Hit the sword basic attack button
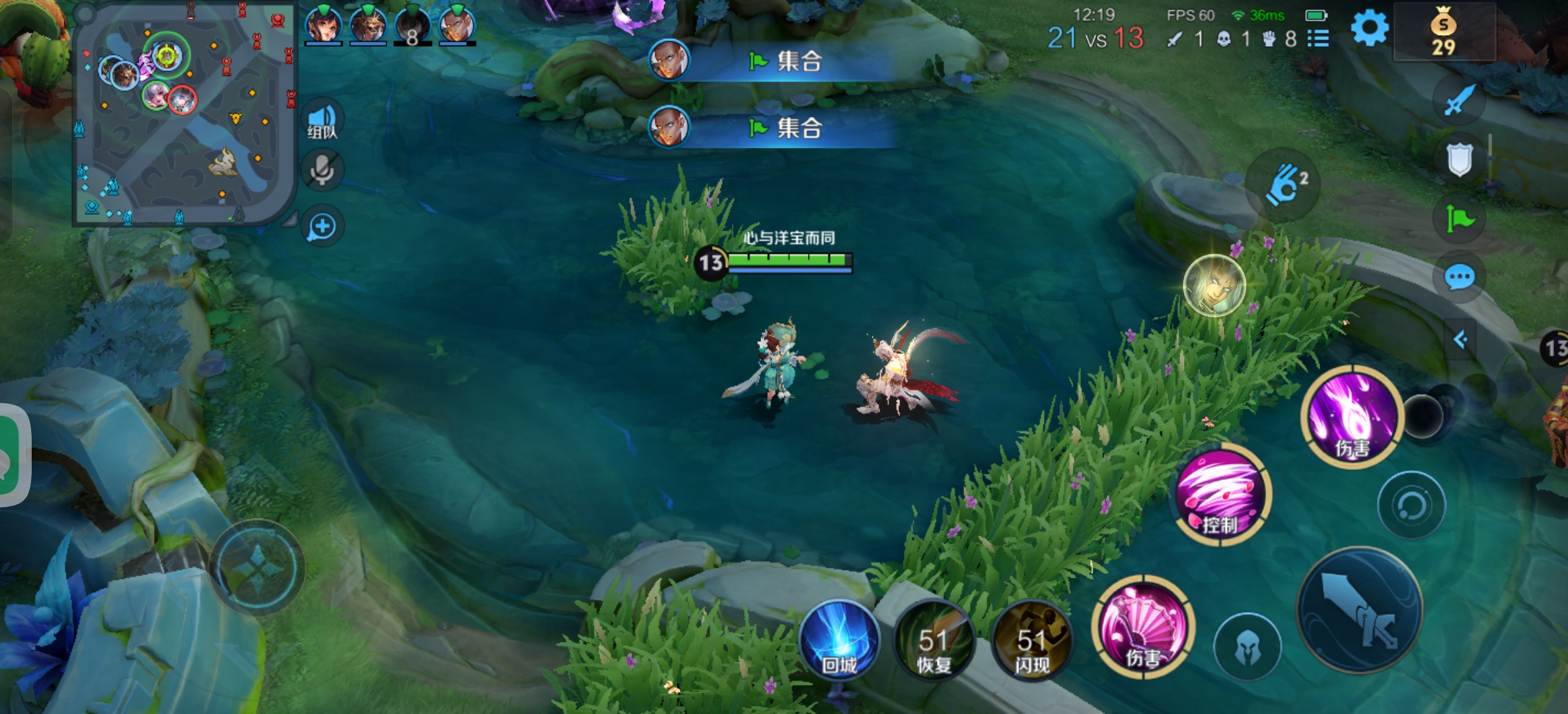1568x714 pixels. tap(1360, 610)
